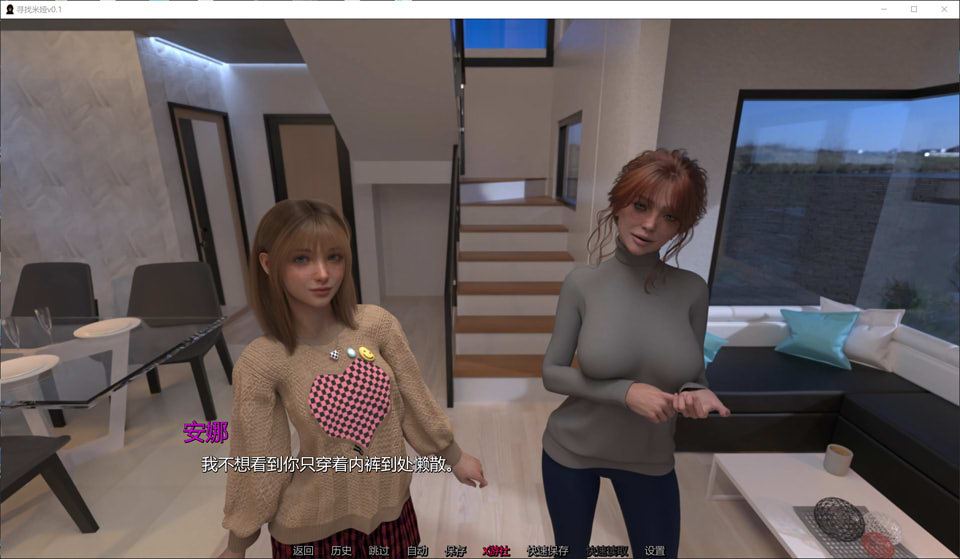
Task: Toggle 自动 (Auto) advance mode
Action: coord(417,550)
